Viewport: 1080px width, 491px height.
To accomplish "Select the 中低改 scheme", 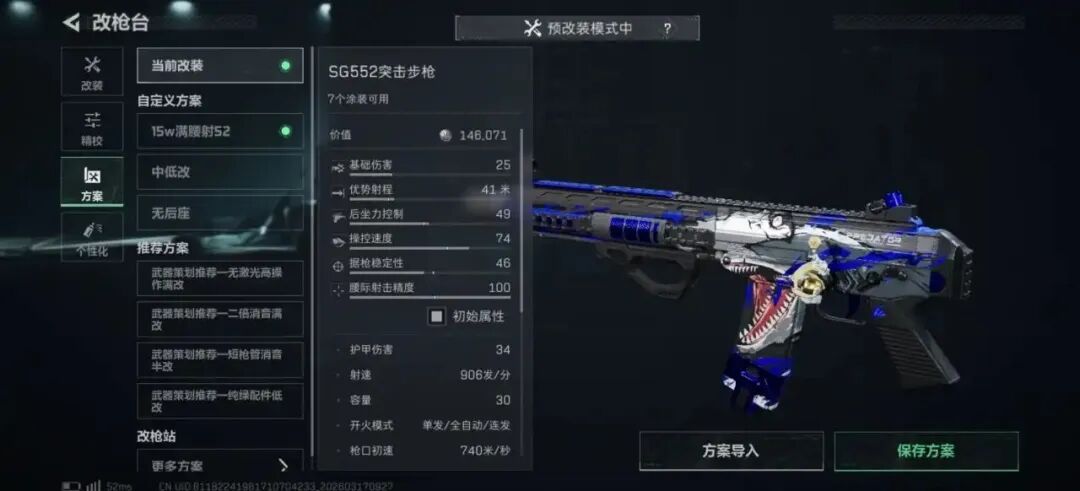I will 220,172.
